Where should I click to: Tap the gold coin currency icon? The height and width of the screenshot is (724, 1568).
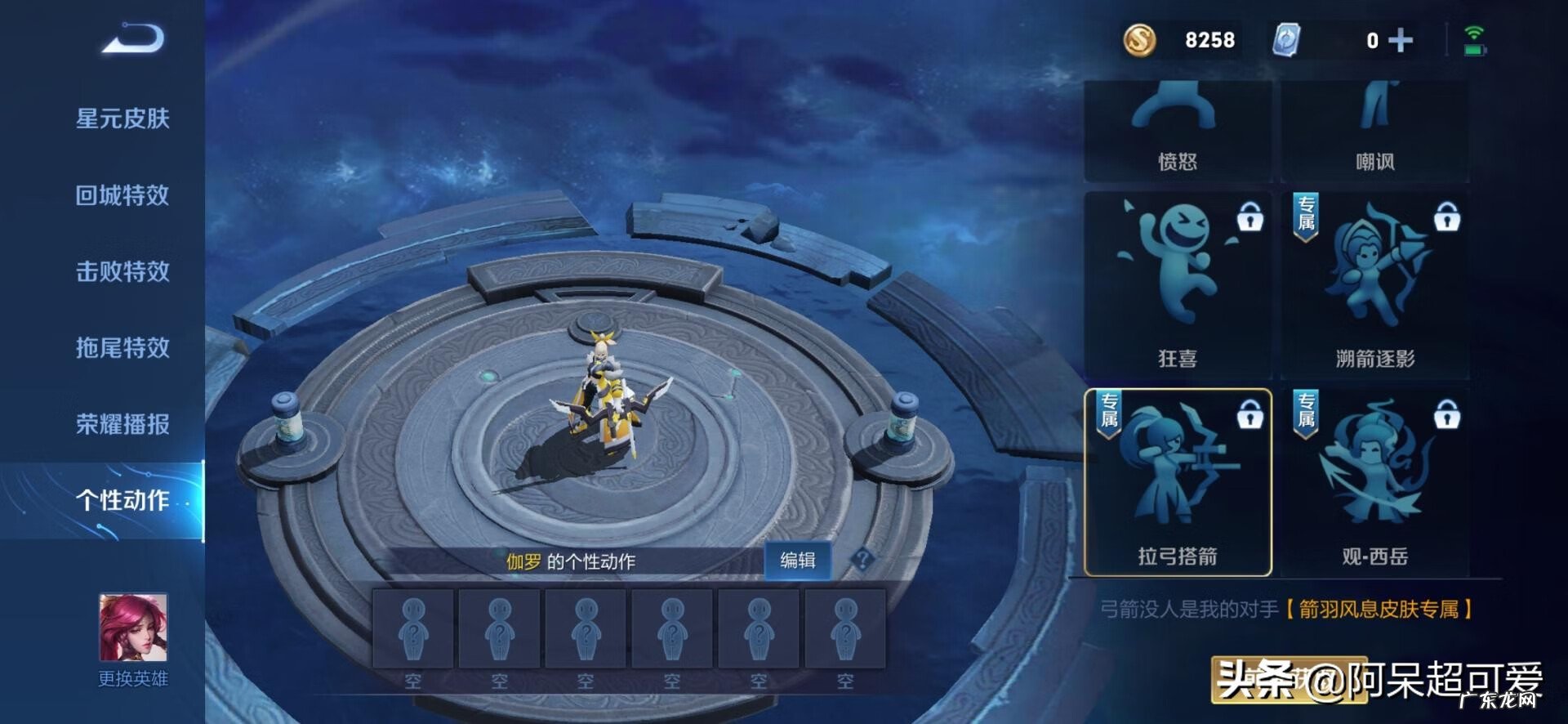point(1139,40)
